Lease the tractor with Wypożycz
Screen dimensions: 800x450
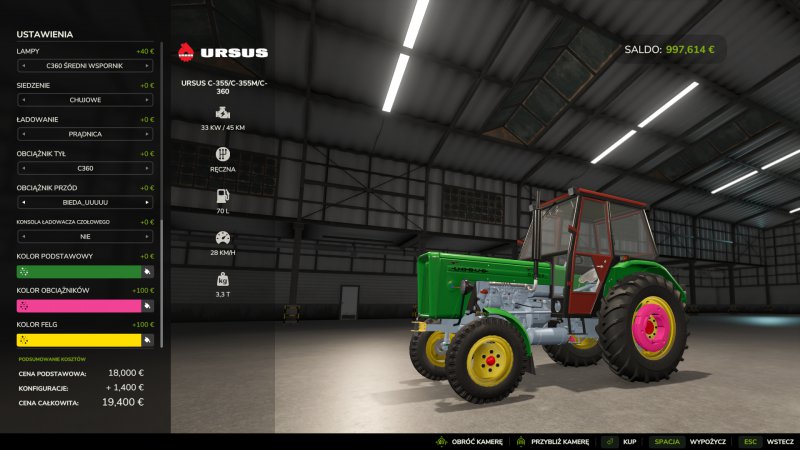point(705,441)
